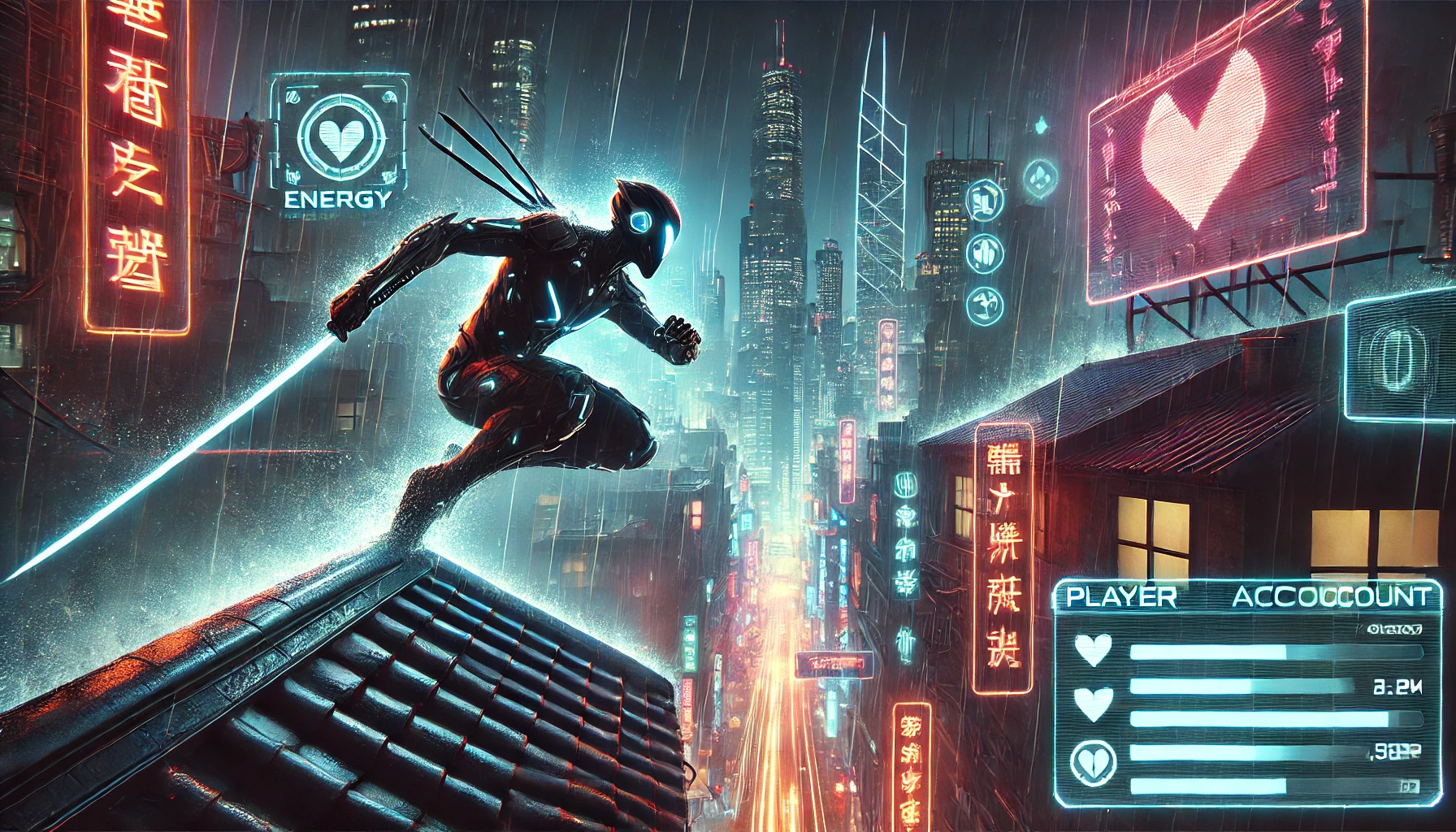The width and height of the screenshot is (1456, 832).
Task: Switch to the PLAYER tab
Action: 1121,597
